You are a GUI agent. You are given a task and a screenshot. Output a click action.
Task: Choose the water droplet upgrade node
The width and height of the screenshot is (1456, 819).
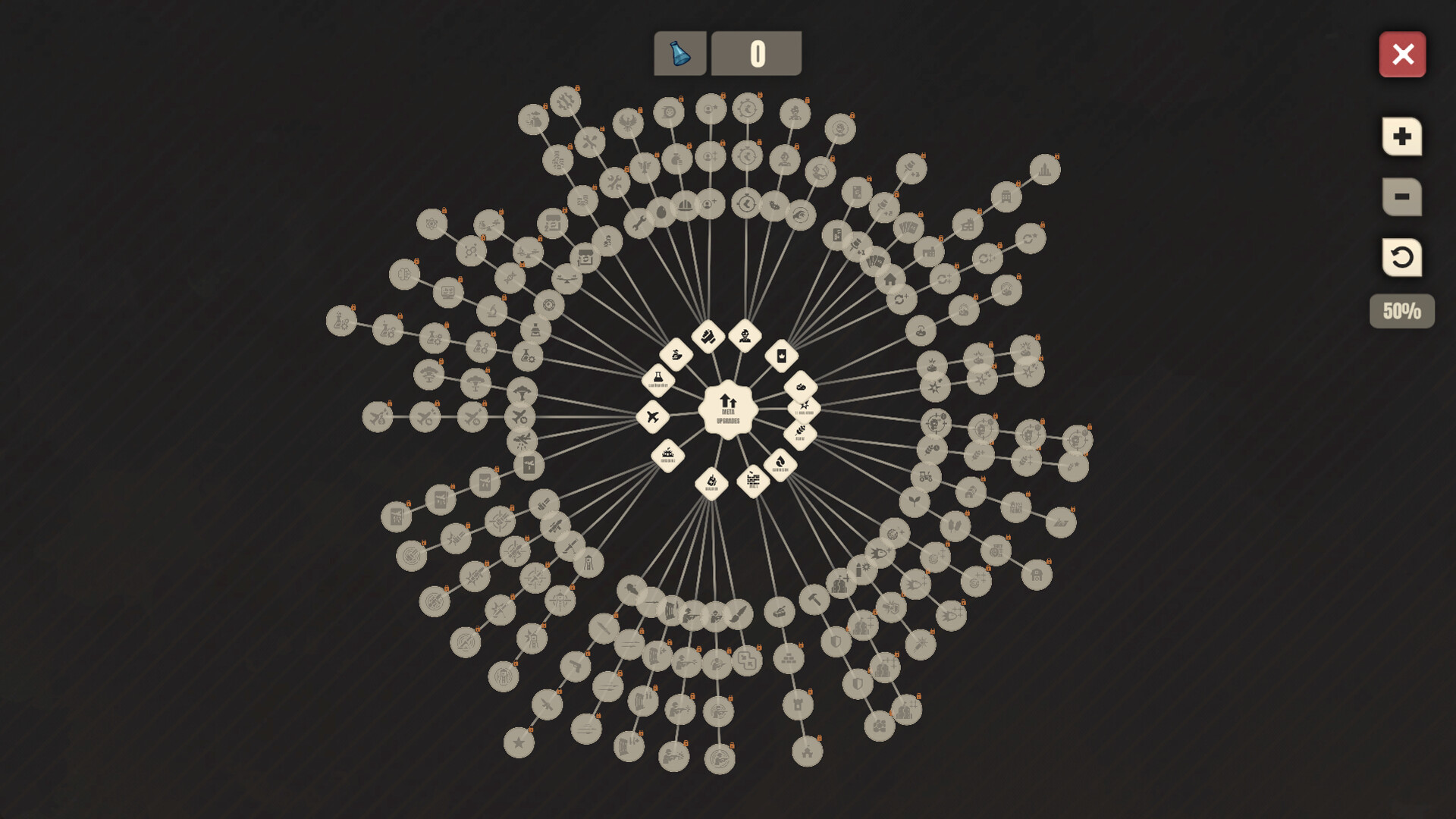coord(780,463)
